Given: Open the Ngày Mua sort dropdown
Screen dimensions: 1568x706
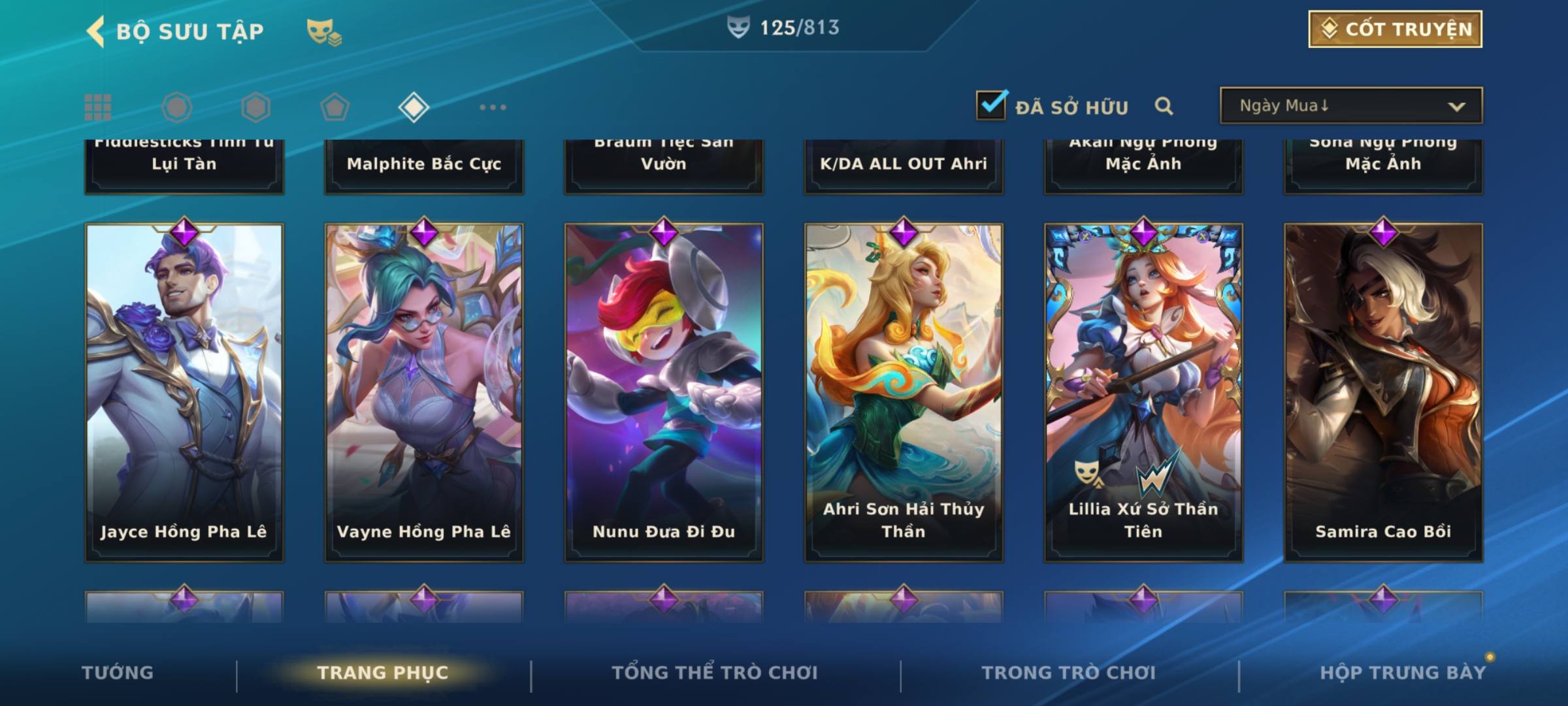Looking at the screenshot, I should point(1350,106).
